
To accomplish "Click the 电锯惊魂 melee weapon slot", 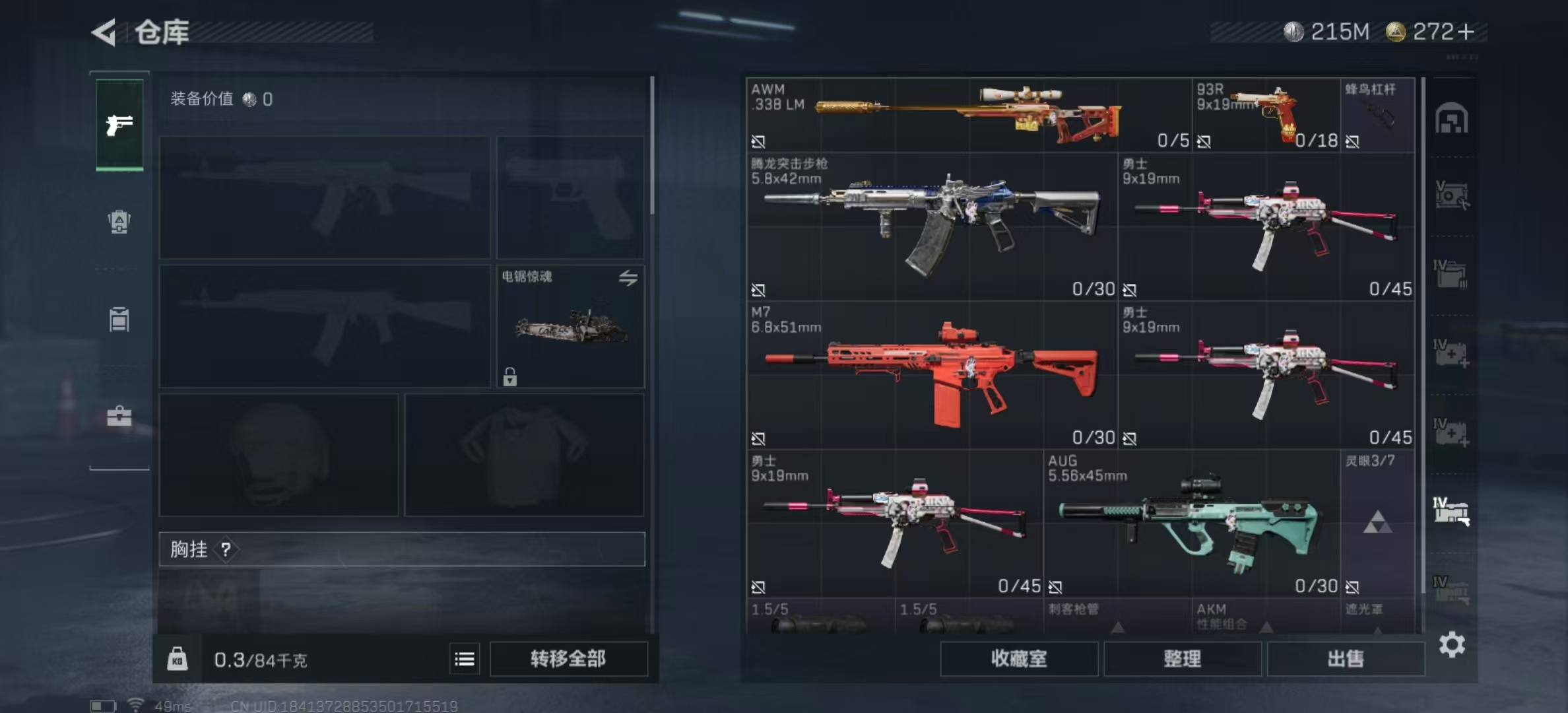I will point(570,326).
